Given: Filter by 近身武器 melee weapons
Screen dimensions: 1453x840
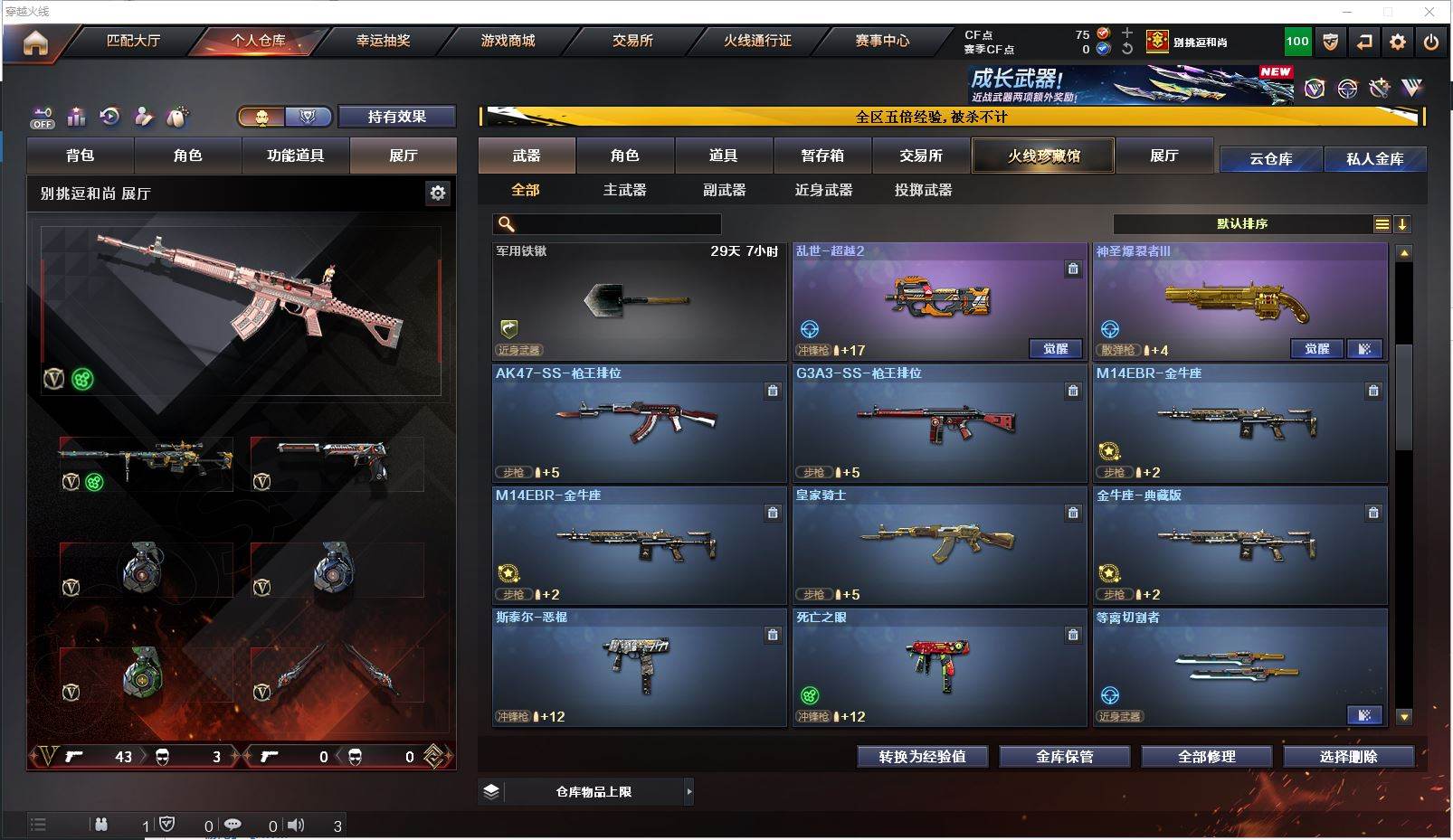Looking at the screenshot, I should (823, 190).
